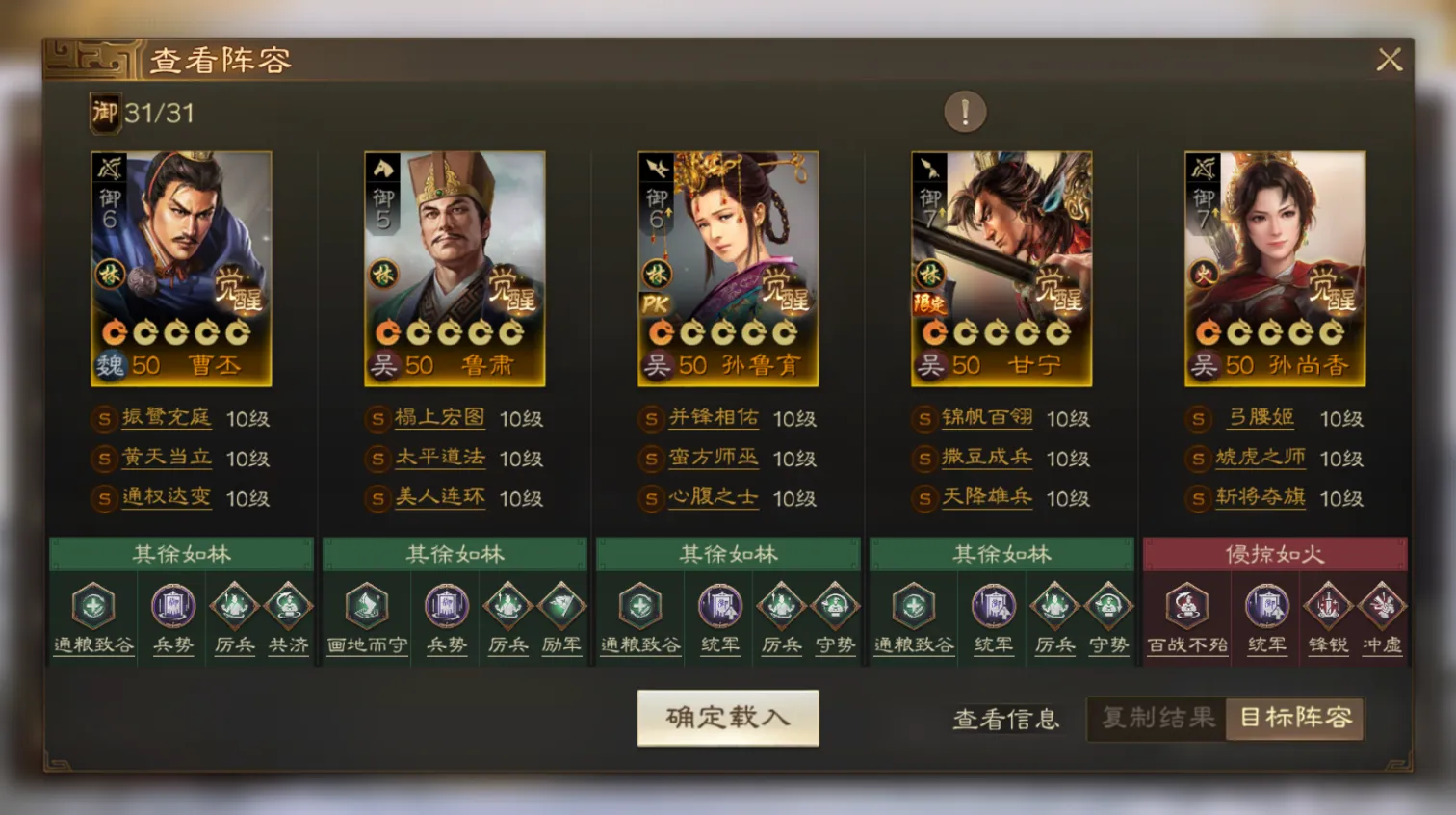Switch to the 目标阵容 tab
The width and height of the screenshot is (1456, 815).
(x=1294, y=719)
